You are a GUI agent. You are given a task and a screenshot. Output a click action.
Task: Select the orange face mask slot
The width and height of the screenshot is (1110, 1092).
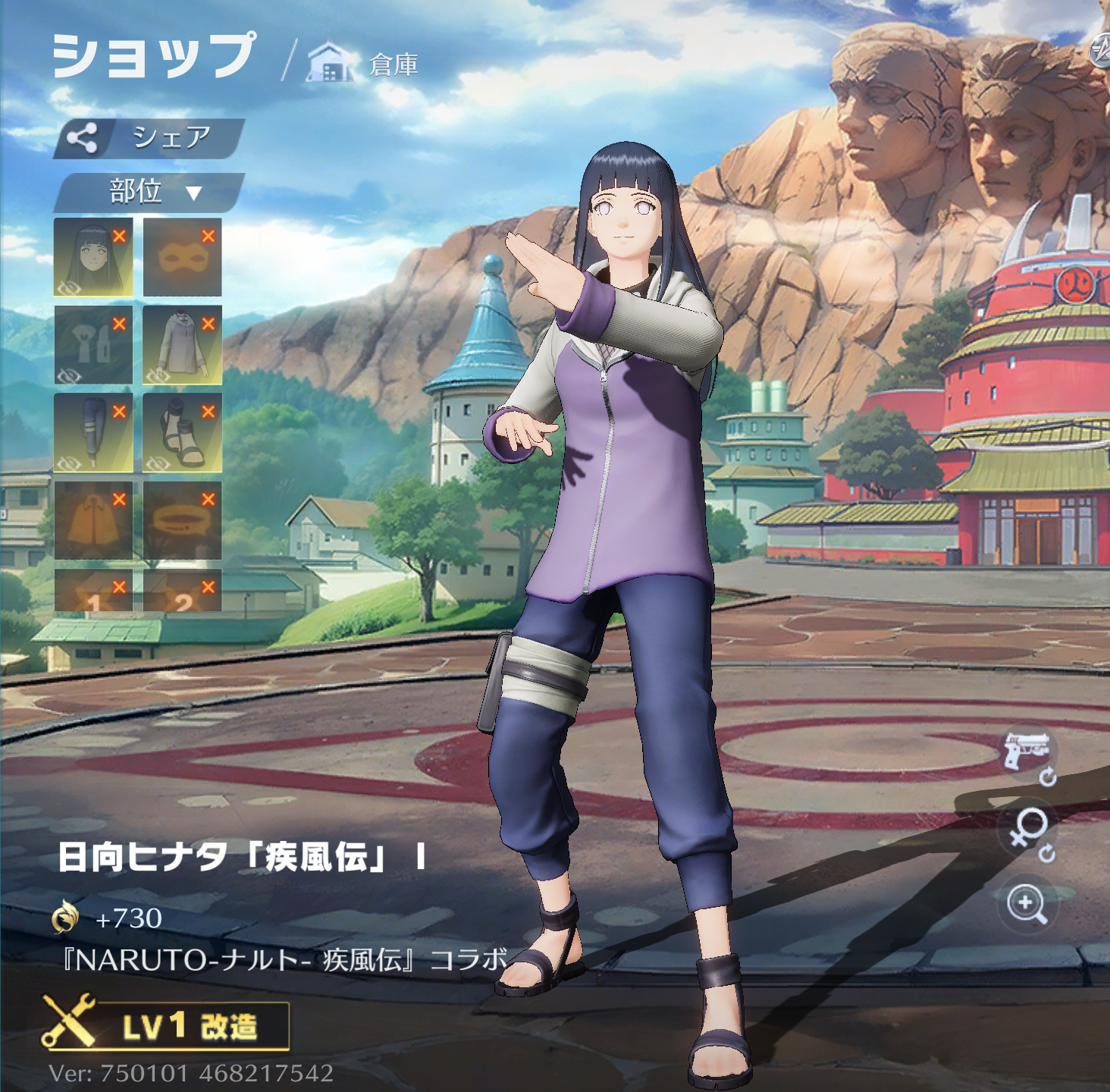[182, 257]
